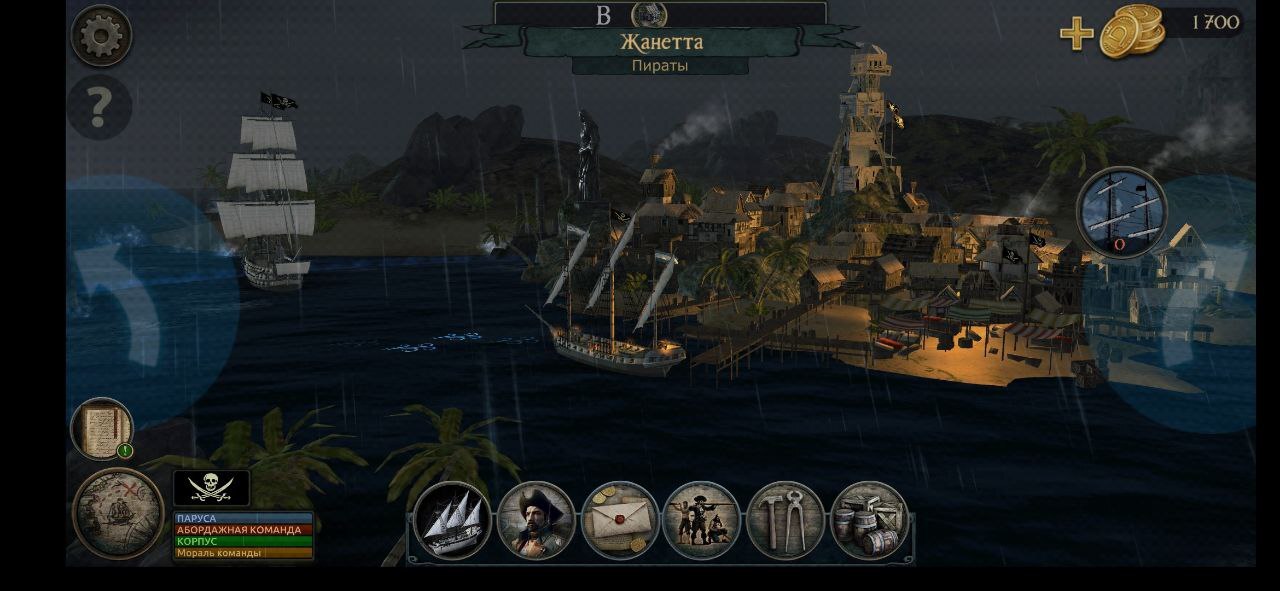Select the Жанетта port name banner
This screenshot has width=1280, height=591.
[x=661, y=42]
